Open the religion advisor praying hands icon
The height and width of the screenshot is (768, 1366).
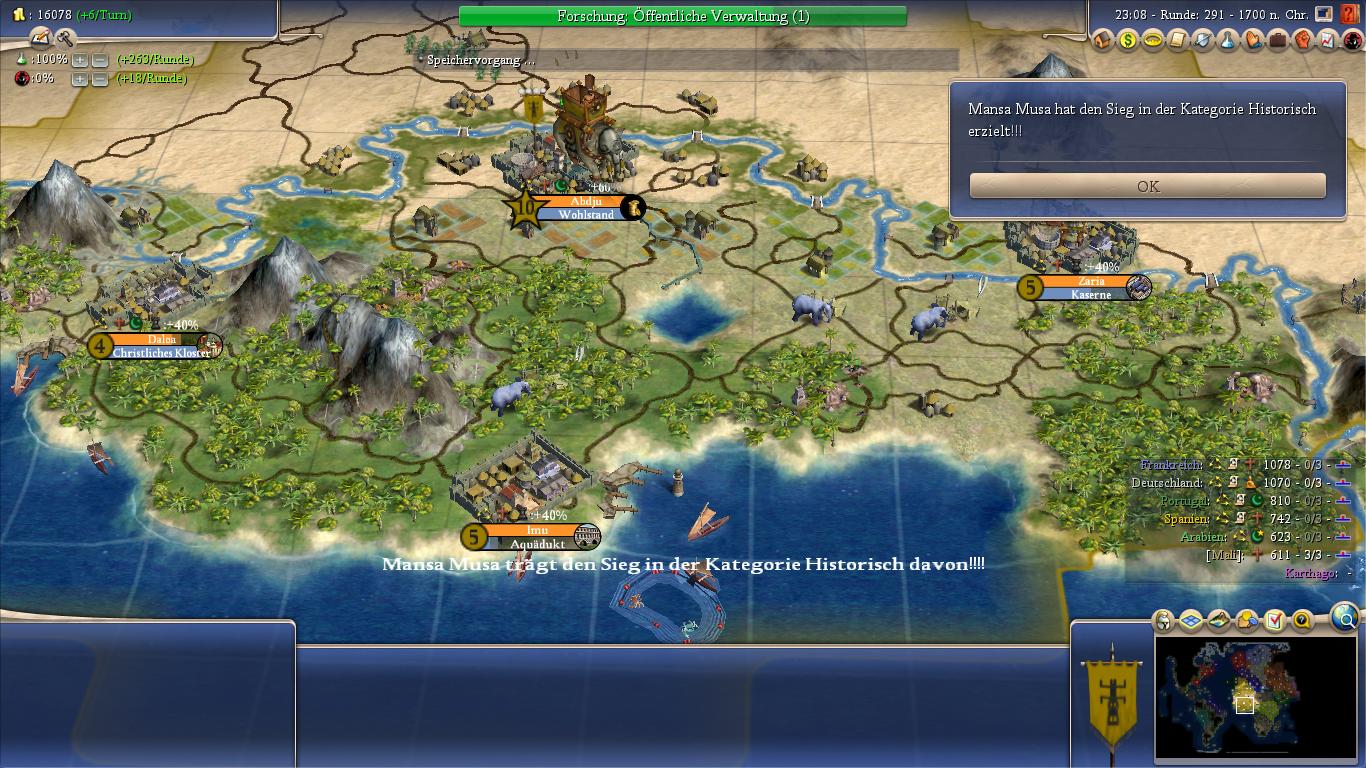(x=1253, y=41)
